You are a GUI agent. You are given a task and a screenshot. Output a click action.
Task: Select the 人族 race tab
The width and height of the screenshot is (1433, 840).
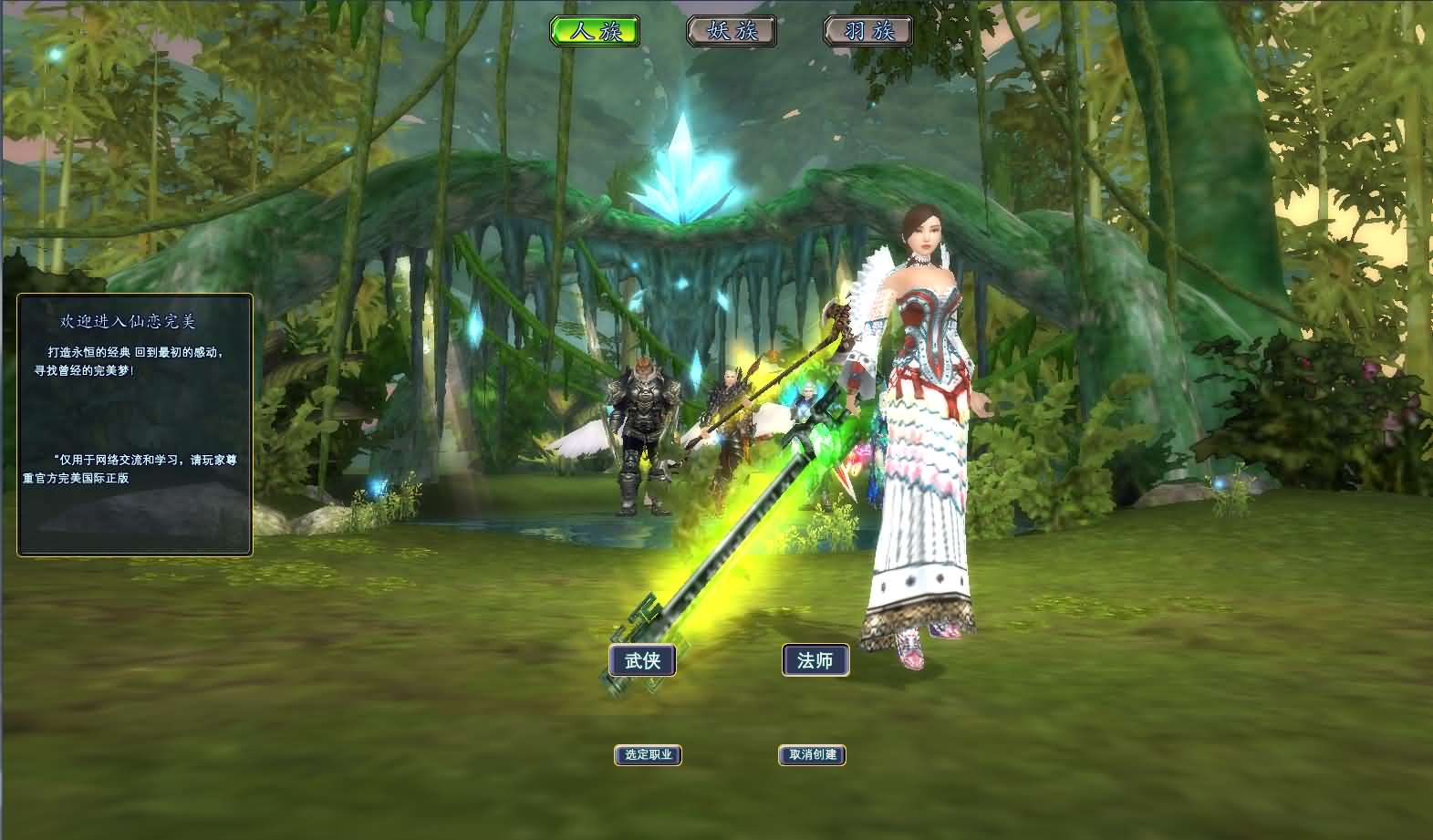(x=595, y=31)
